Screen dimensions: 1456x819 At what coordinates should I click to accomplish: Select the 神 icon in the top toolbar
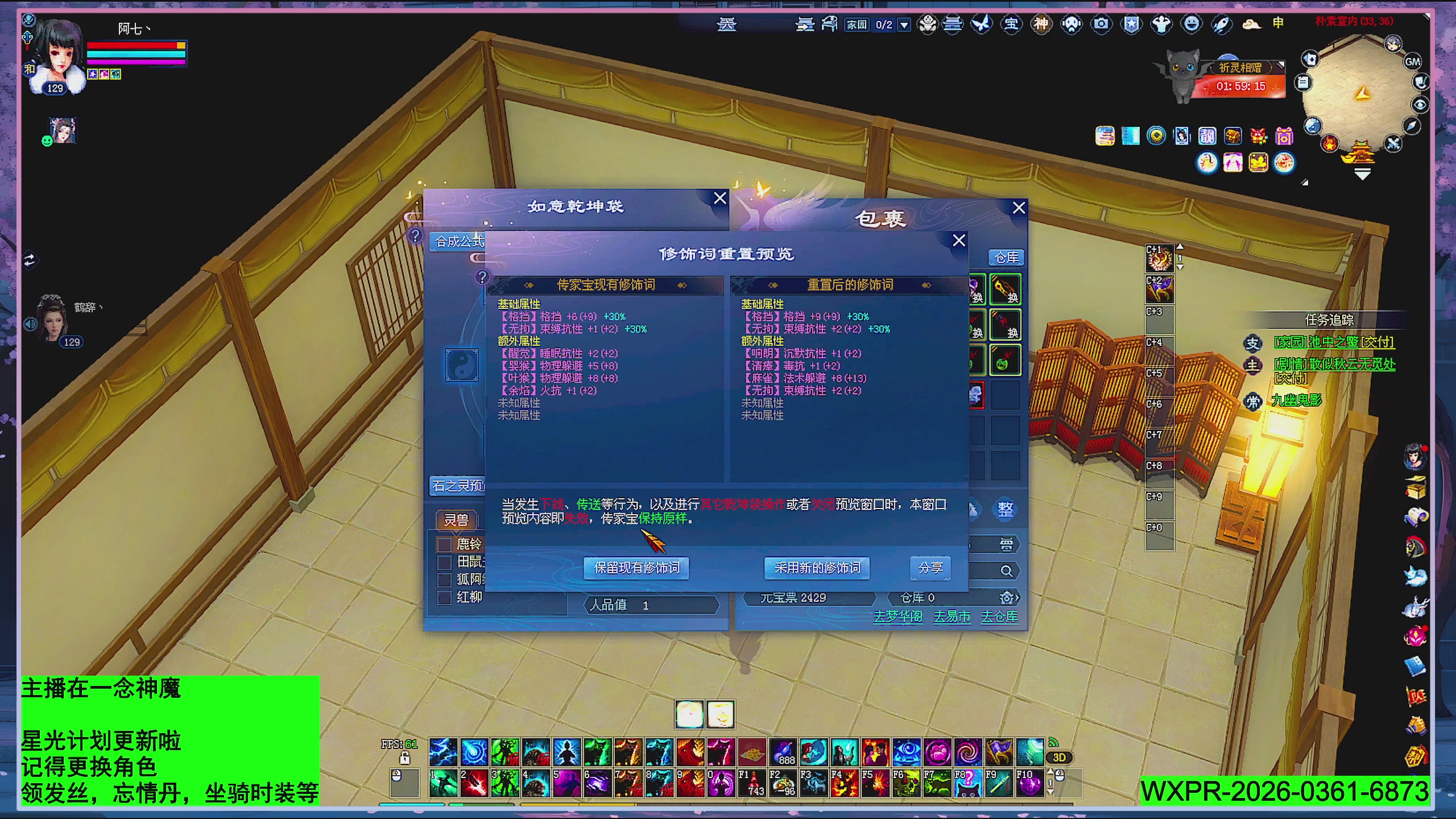tap(1041, 24)
